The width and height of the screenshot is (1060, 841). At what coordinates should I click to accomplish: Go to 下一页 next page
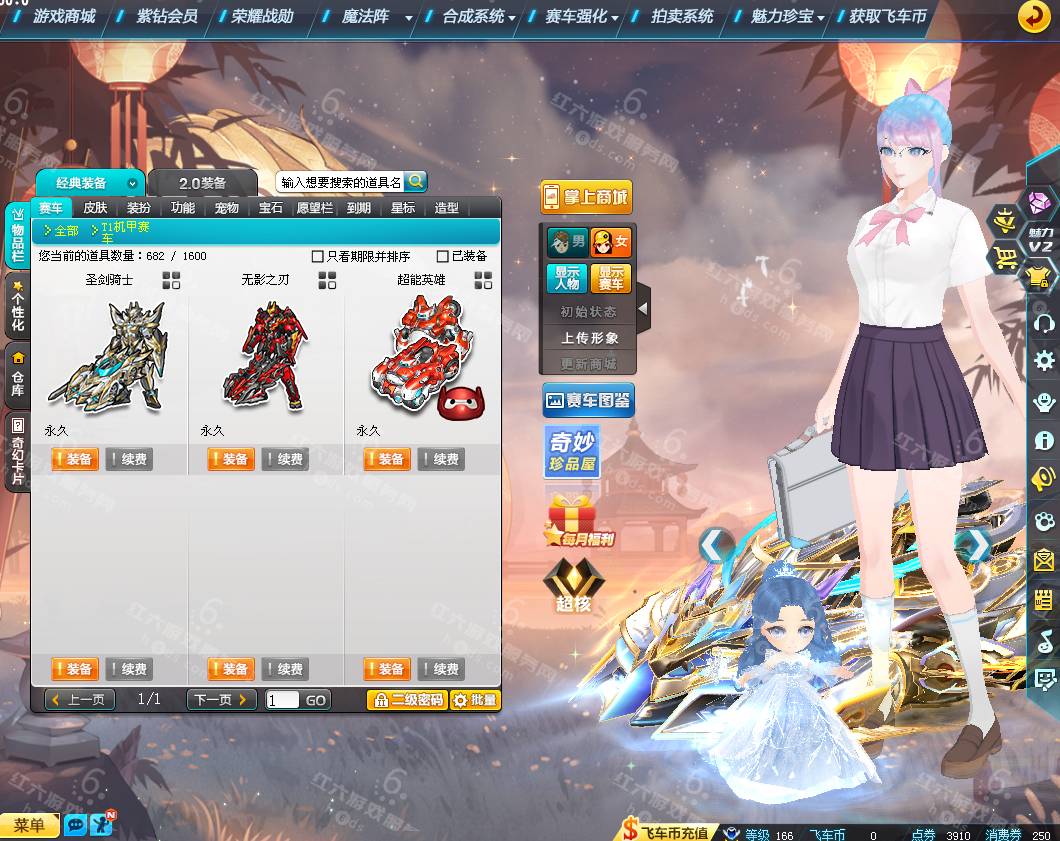click(x=221, y=700)
